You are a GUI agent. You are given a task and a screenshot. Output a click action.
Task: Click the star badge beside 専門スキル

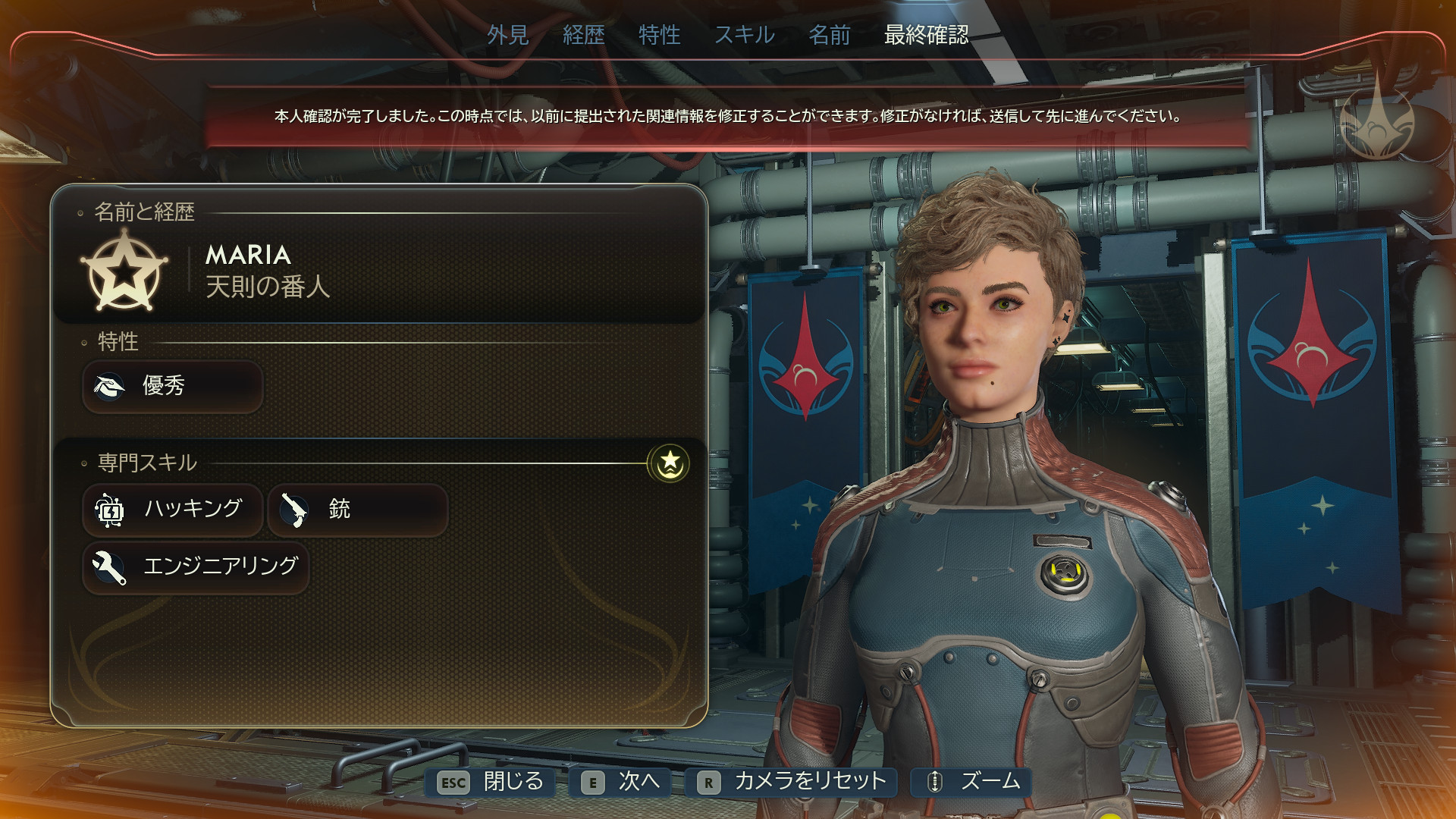pyautogui.click(x=669, y=463)
